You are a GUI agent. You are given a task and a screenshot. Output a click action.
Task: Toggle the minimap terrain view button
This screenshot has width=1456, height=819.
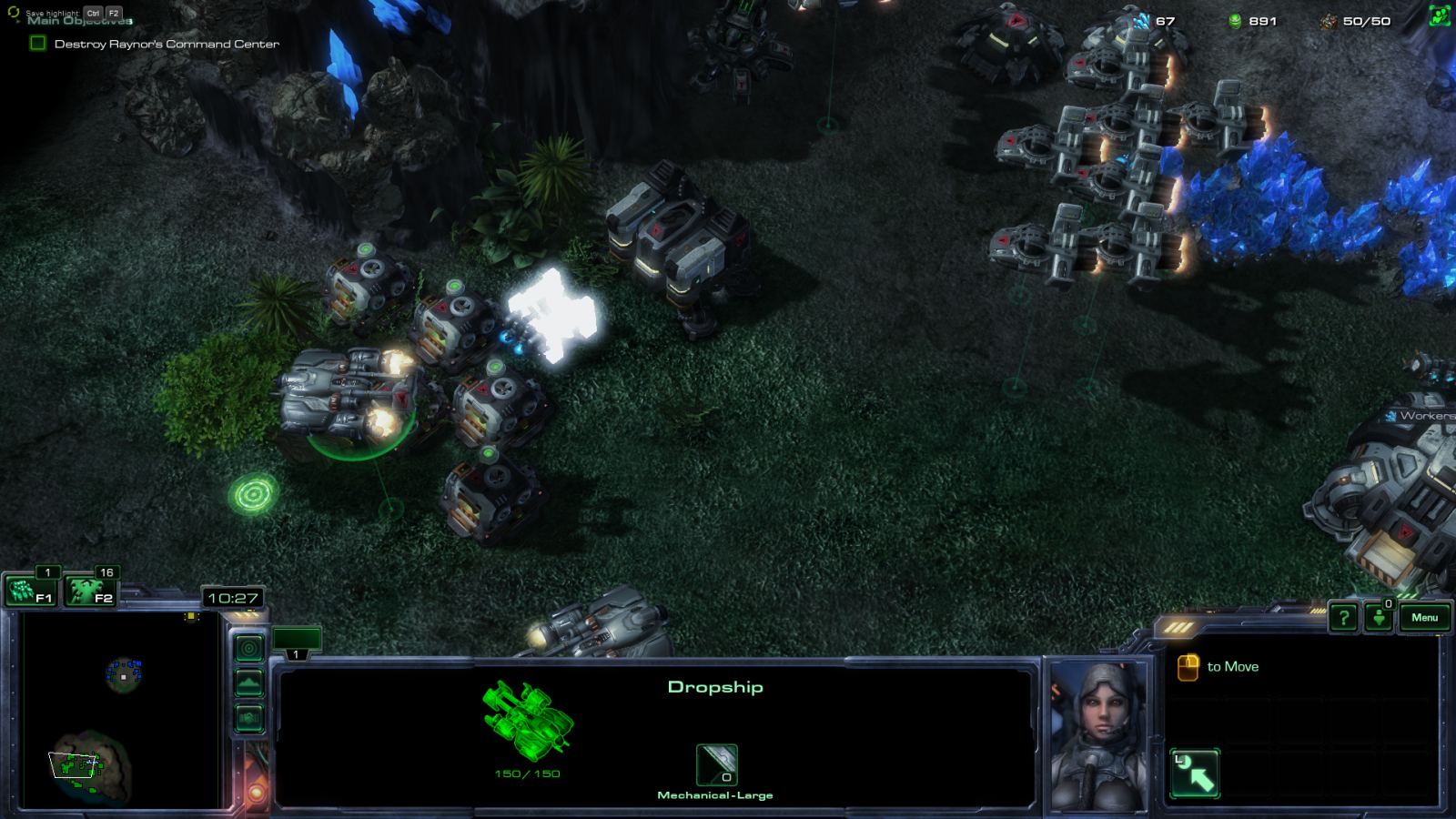click(x=248, y=683)
